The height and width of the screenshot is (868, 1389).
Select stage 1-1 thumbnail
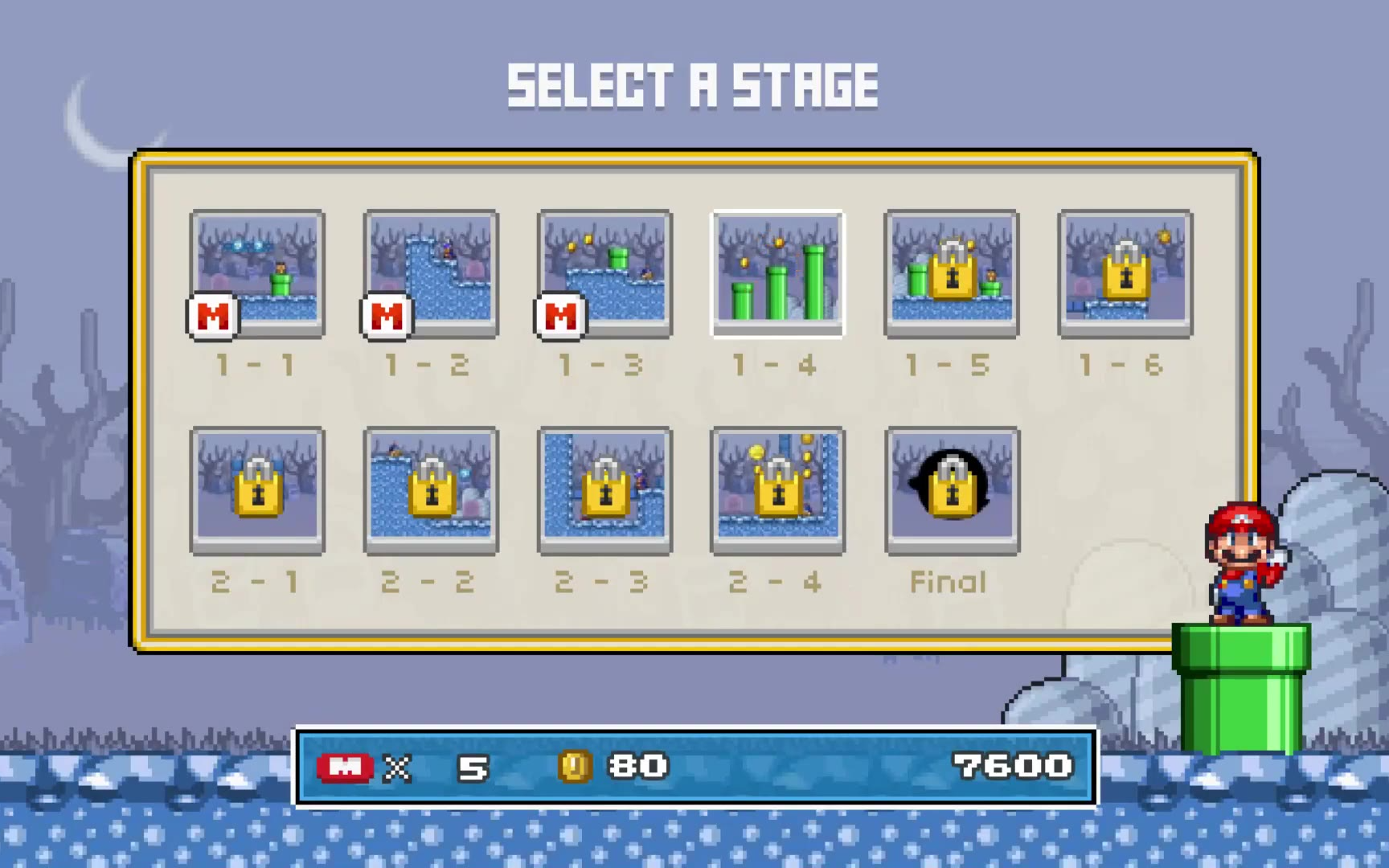257,273
